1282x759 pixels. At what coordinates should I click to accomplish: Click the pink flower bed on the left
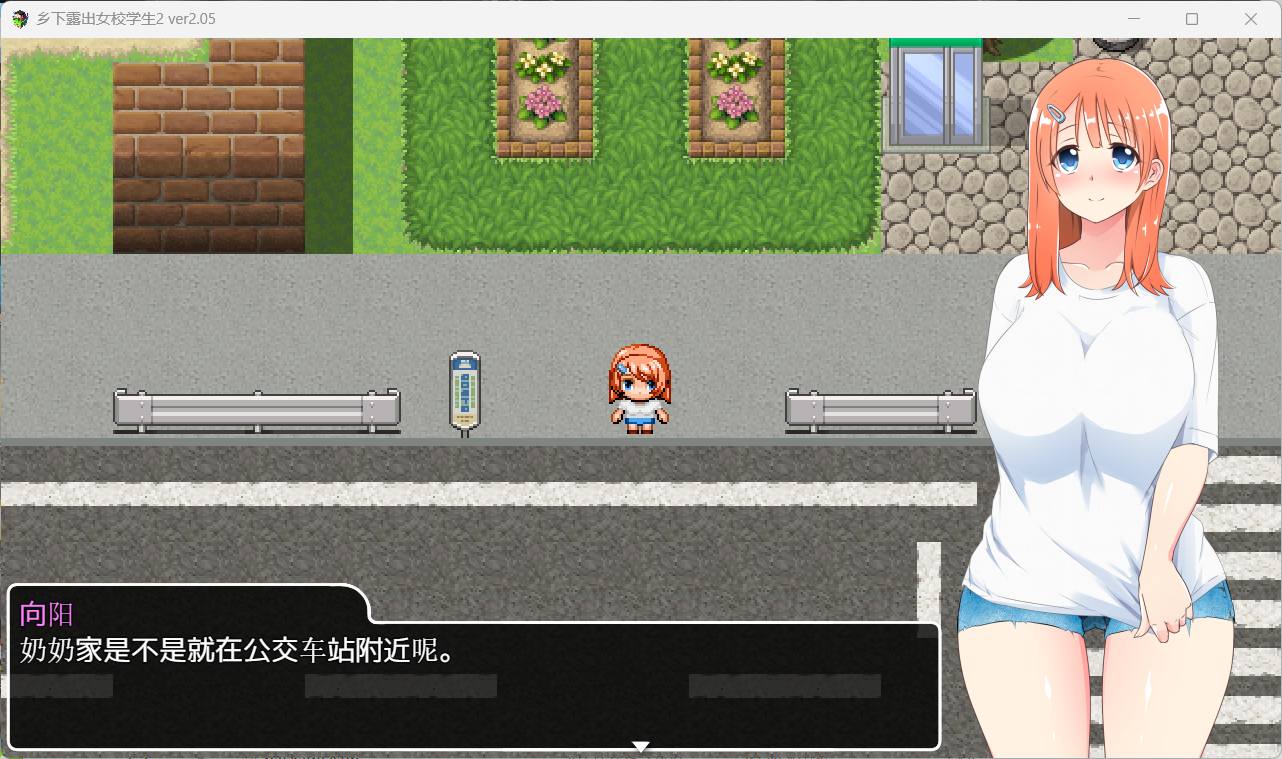click(540, 100)
